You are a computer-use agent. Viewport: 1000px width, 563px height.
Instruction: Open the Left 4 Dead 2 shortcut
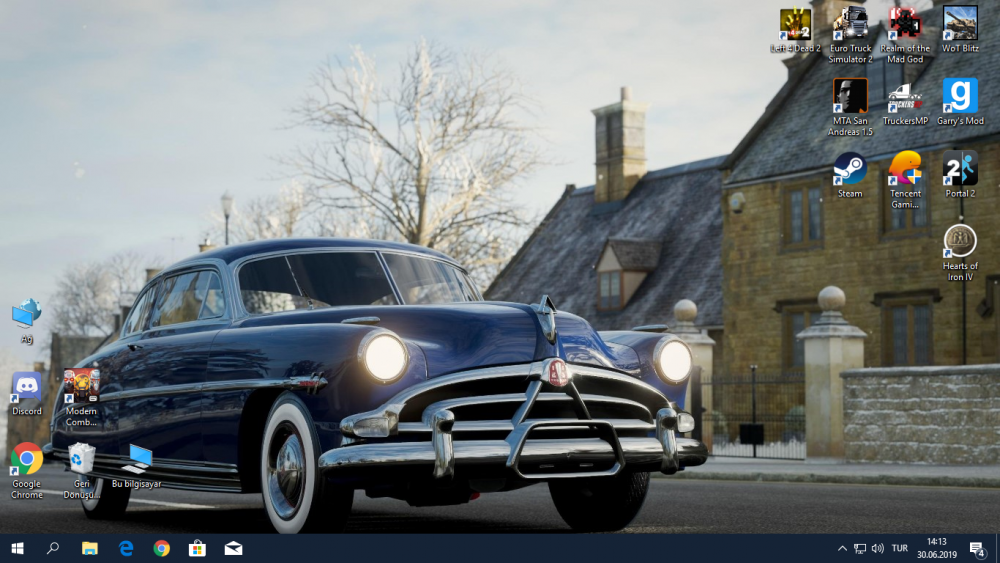click(x=795, y=24)
